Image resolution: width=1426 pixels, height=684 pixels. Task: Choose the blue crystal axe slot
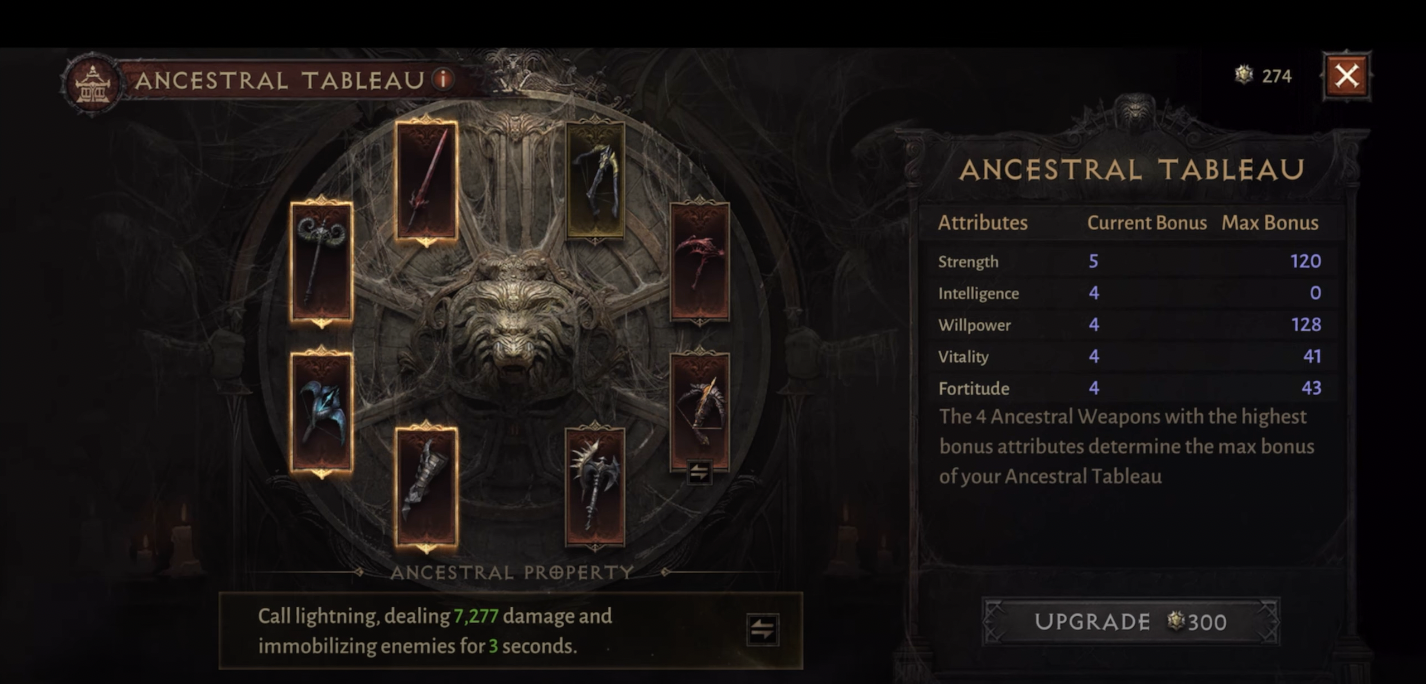321,412
